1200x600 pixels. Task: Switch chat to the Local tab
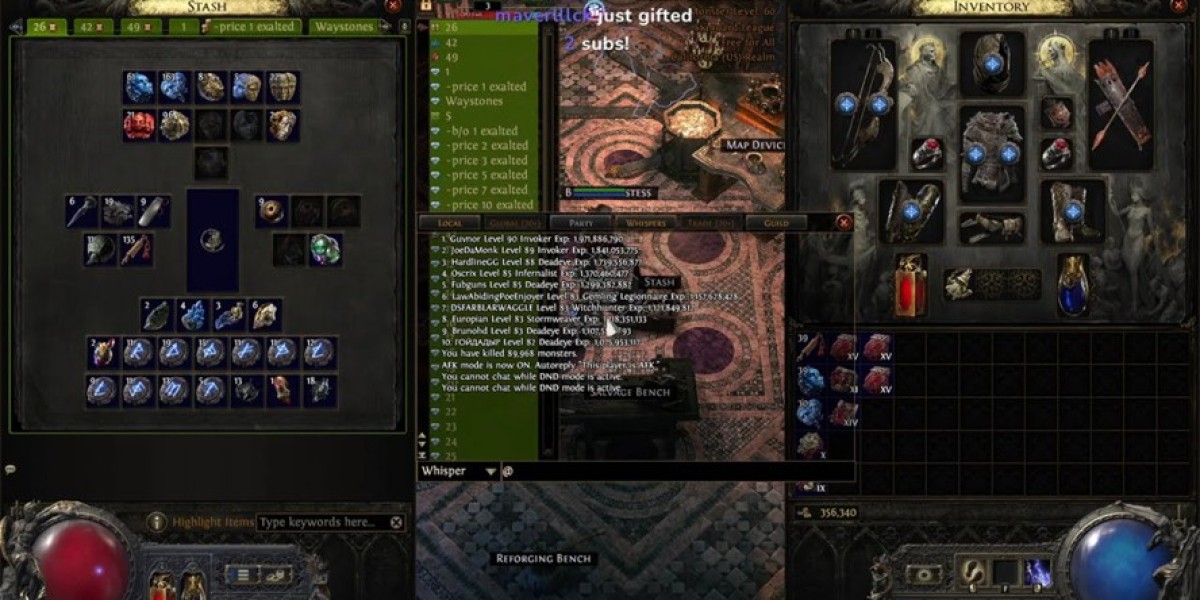coord(450,223)
